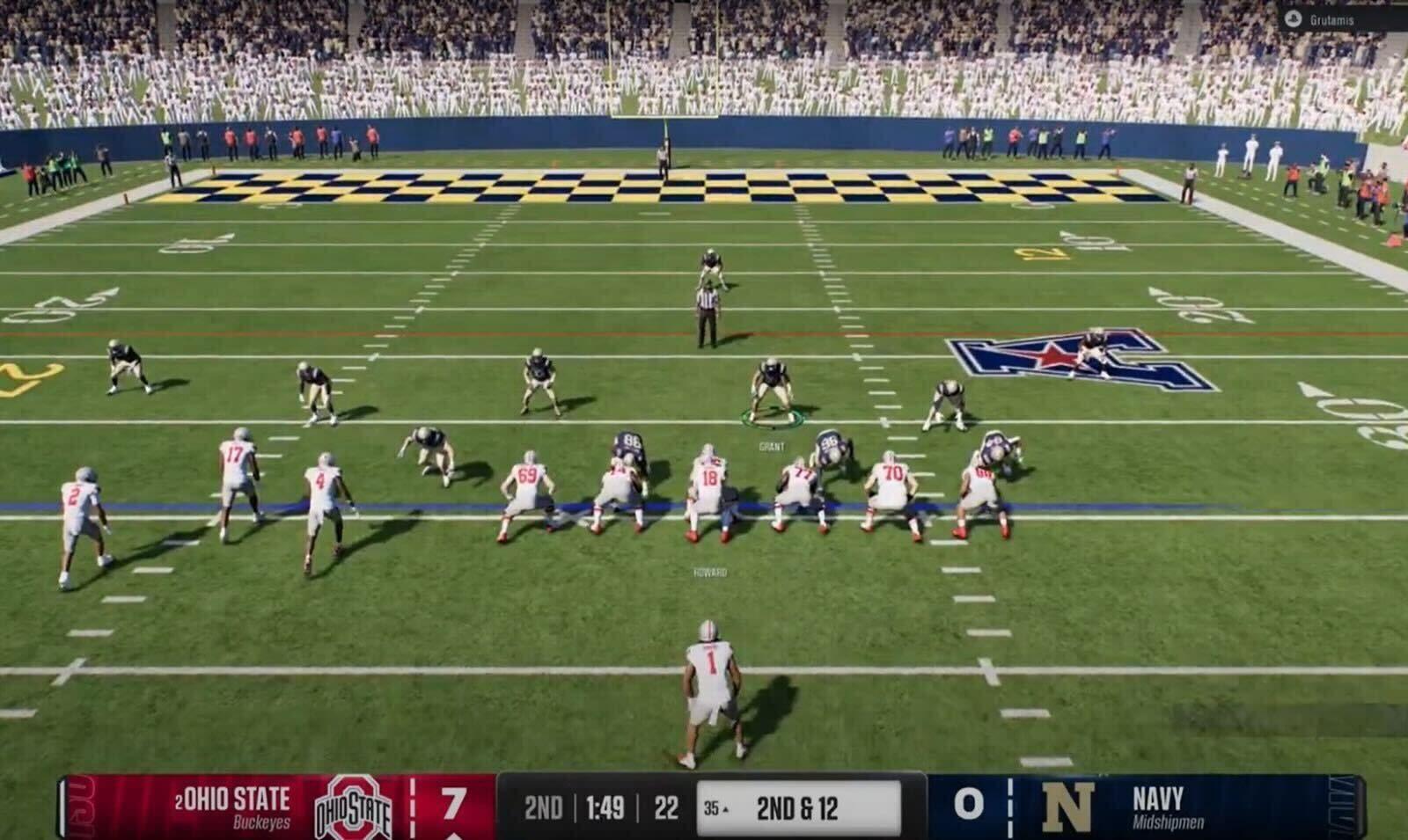Select the ring-marked defender Grant

pyautogui.click(x=772, y=390)
